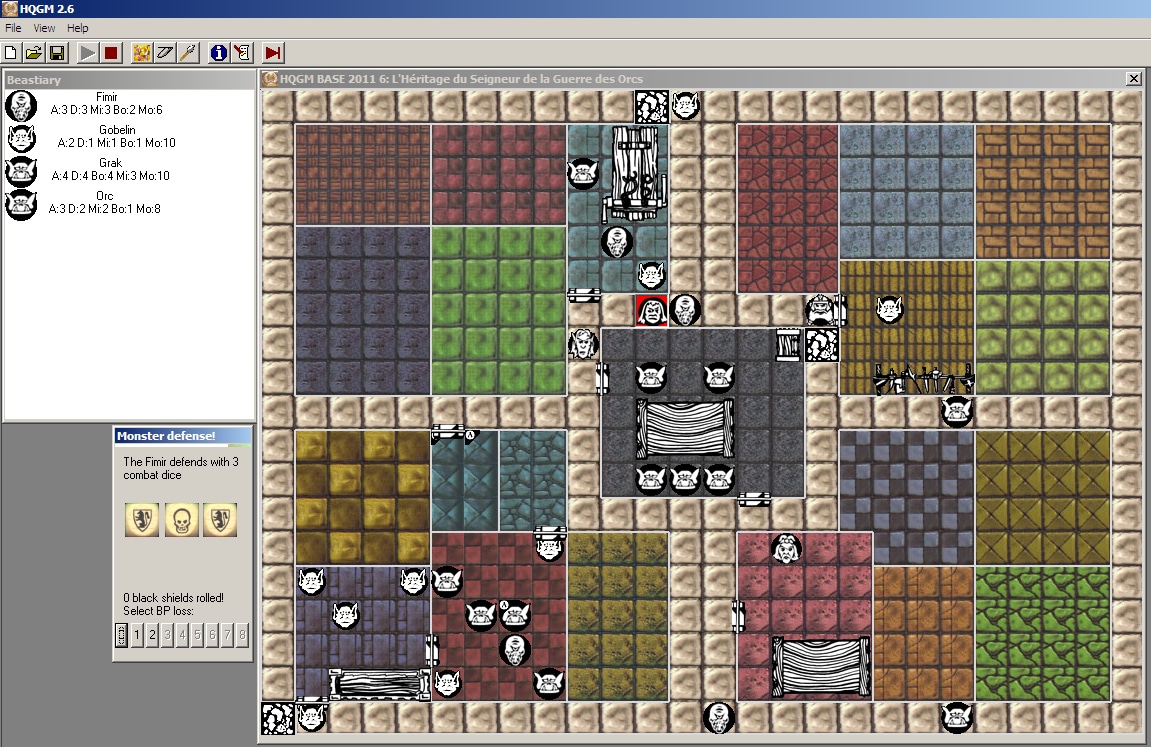The image size is (1151, 747).
Task: Create a new file with the blank page icon
Action: click(x=11, y=52)
